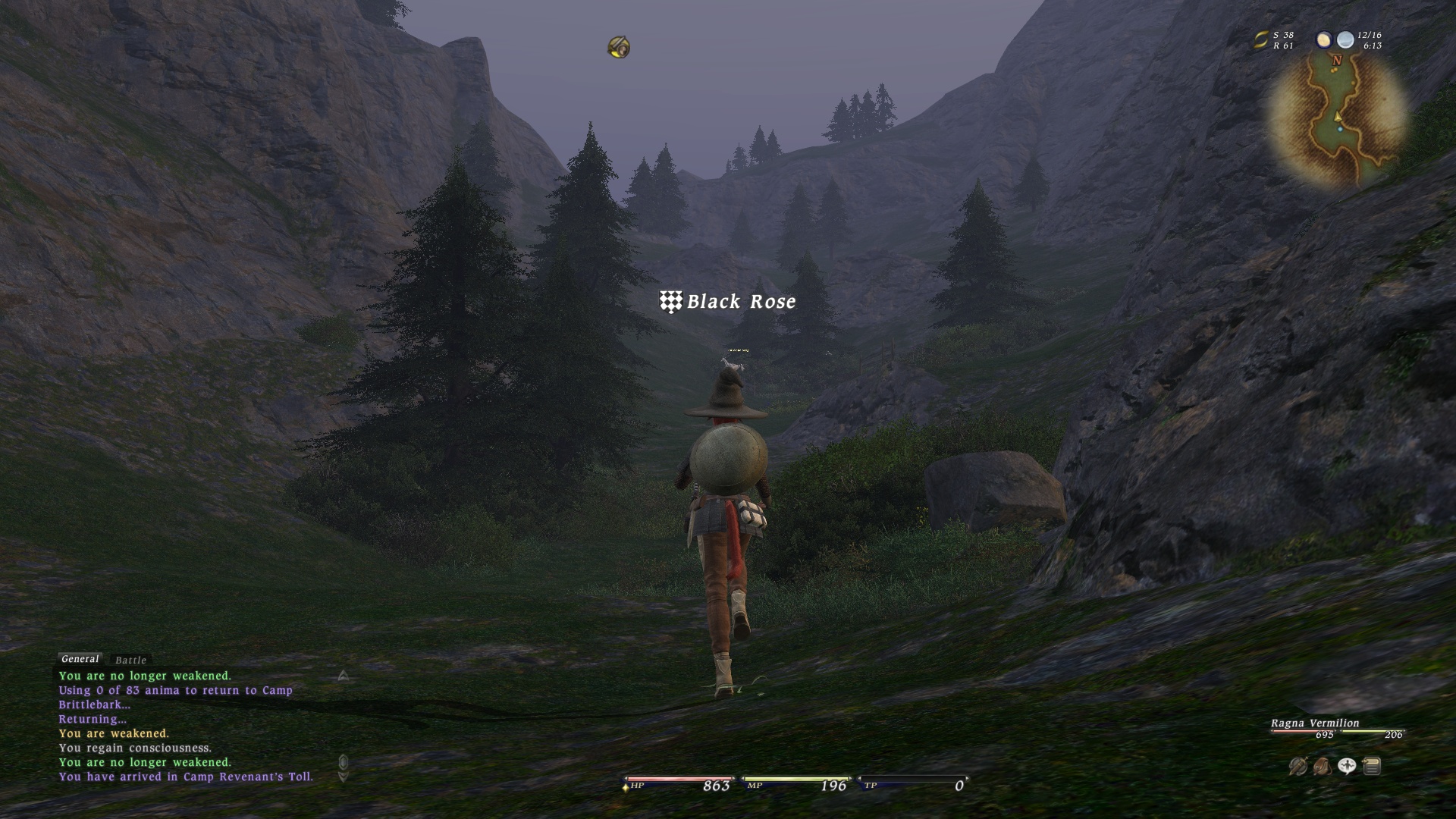Open the emote speech bubble icon
This screenshot has height=819, width=1456.
click(x=1347, y=767)
